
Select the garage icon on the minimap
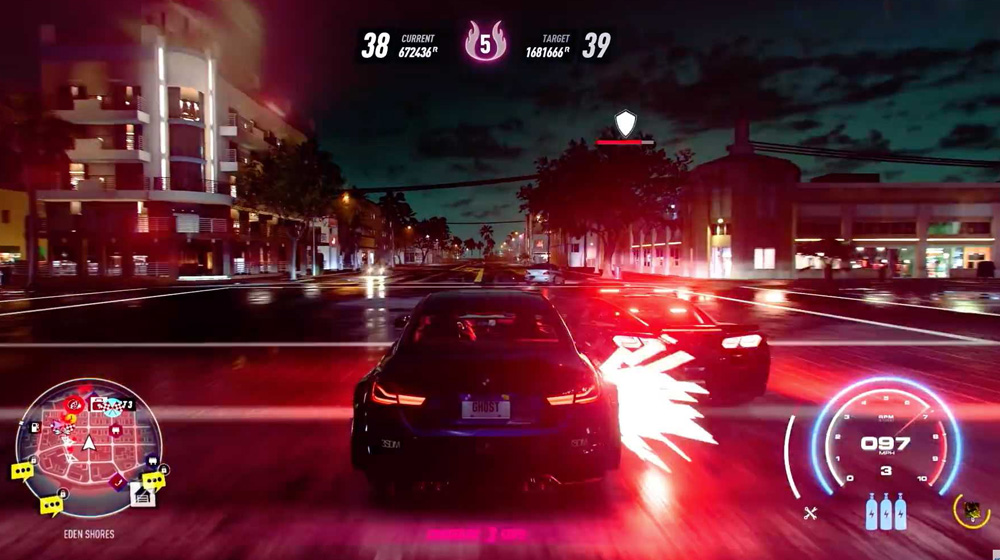coord(142,494)
